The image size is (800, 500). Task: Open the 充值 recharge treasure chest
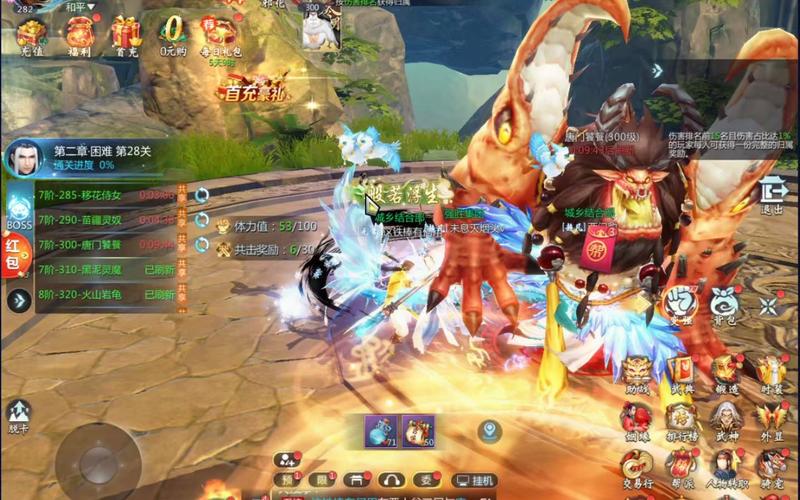click(x=32, y=34)
